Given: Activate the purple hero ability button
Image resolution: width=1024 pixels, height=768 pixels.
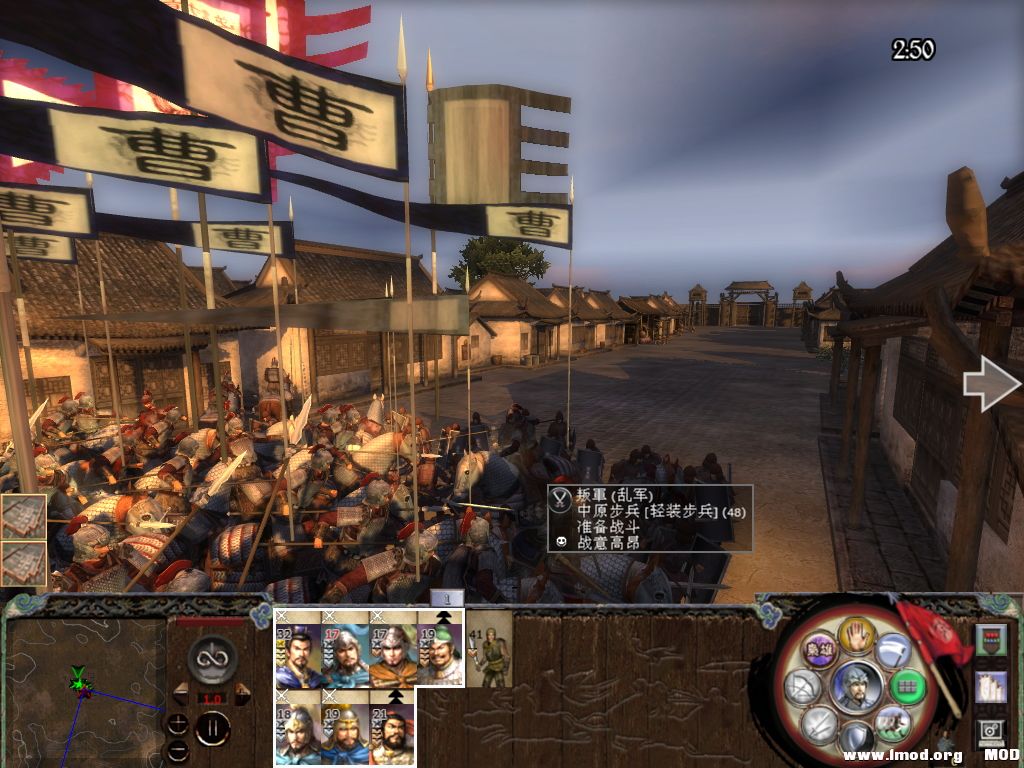Looking at the screenshot, I should 820,648.
